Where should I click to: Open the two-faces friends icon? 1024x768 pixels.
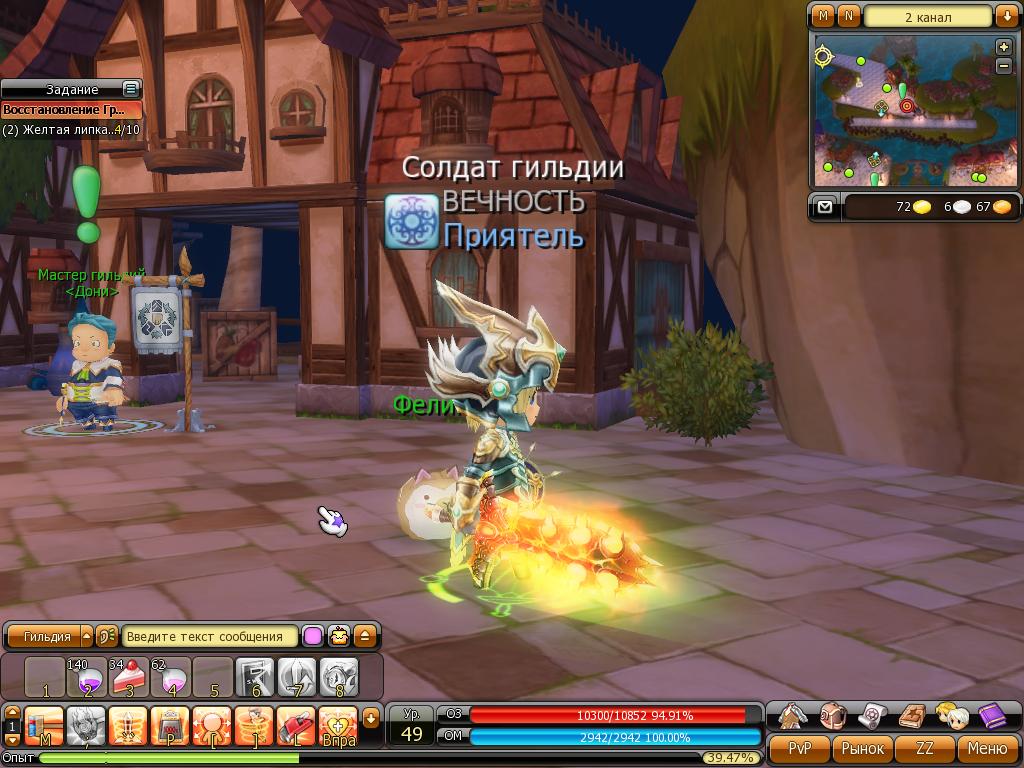coord(951,716)
